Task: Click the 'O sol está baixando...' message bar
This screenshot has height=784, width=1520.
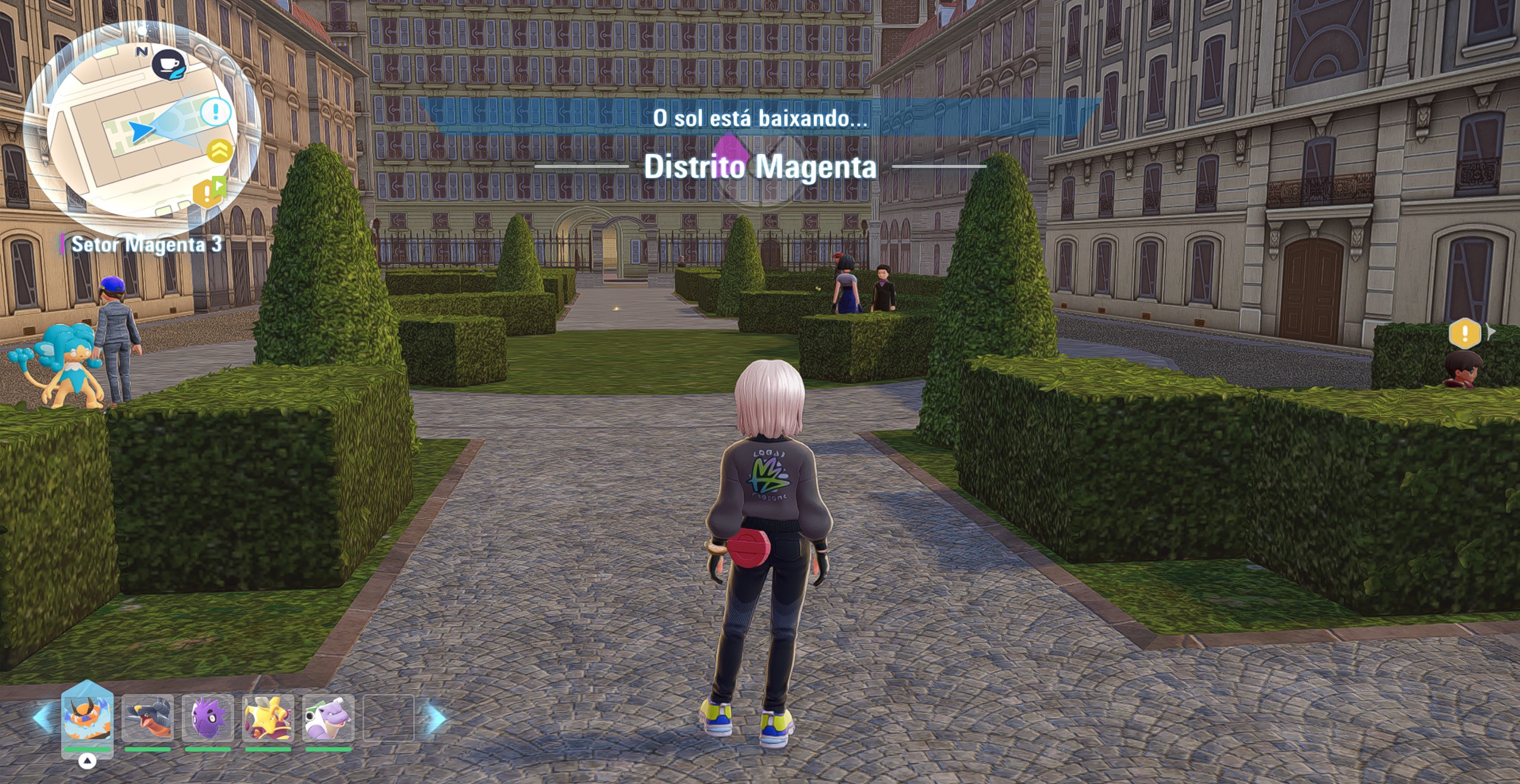Action: [x=761, y=117]
